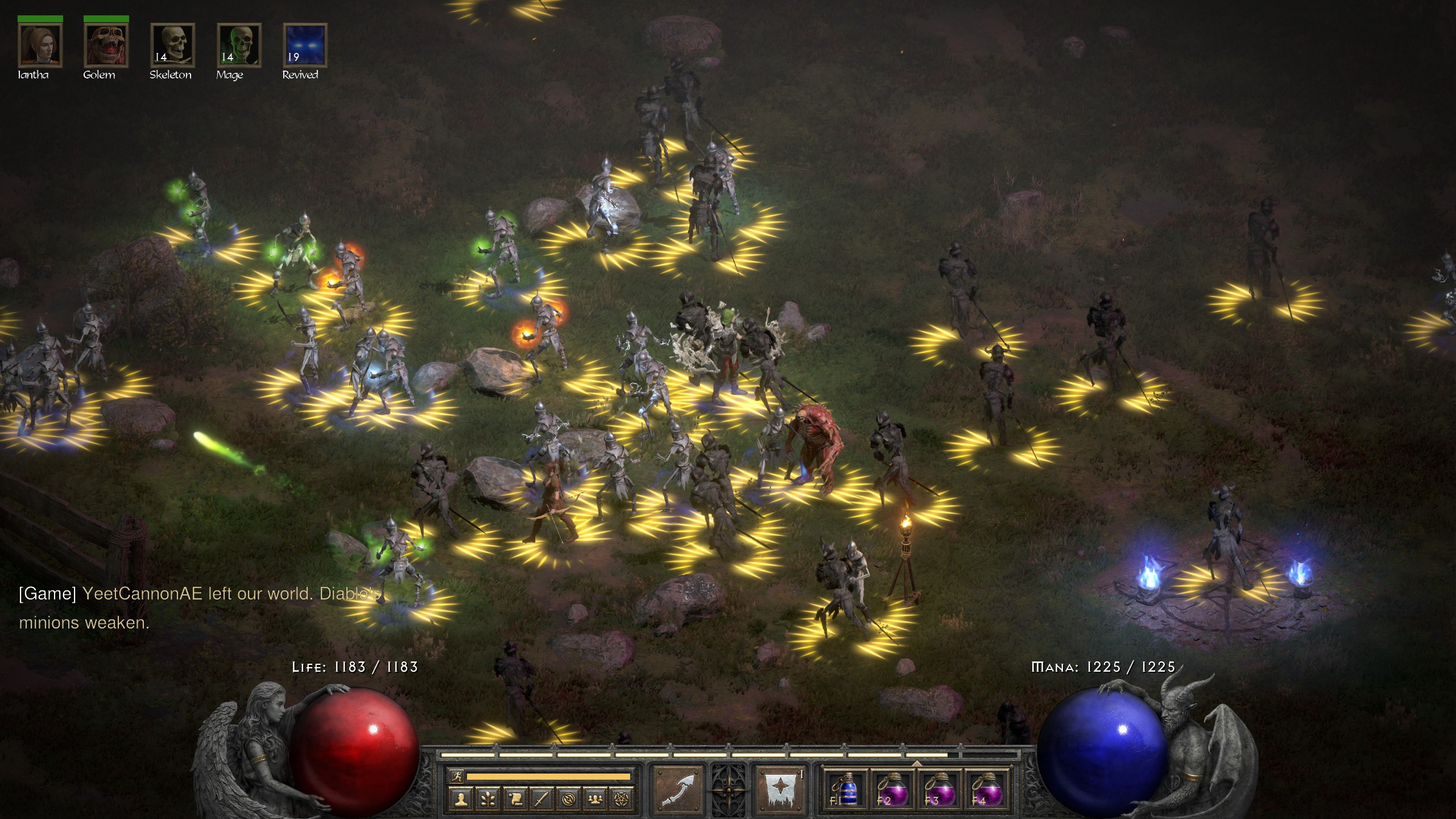Open the quest log scroll icon

tap(515, 800)
